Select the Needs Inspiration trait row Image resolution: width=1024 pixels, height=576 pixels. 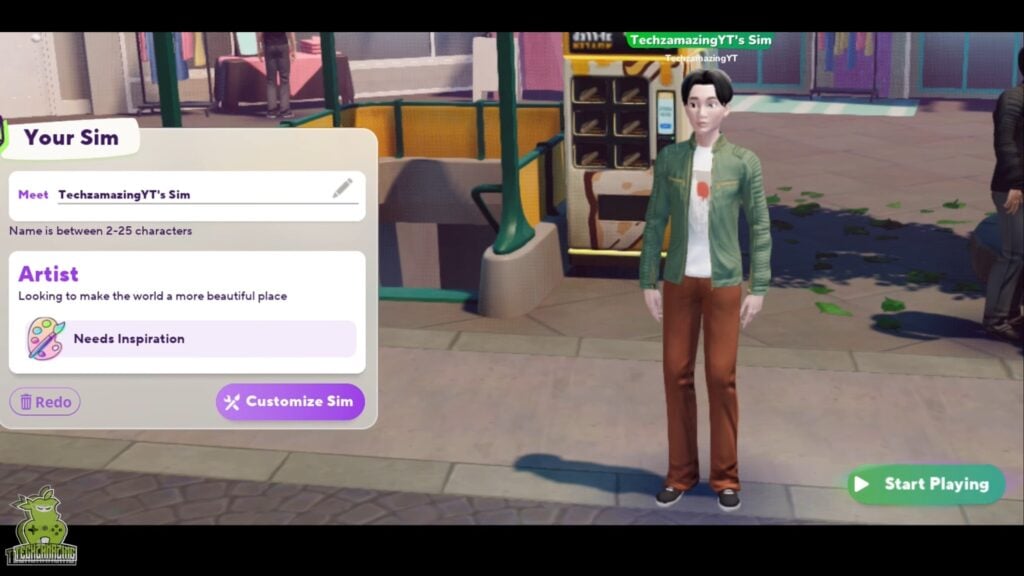tap(188, 339)
